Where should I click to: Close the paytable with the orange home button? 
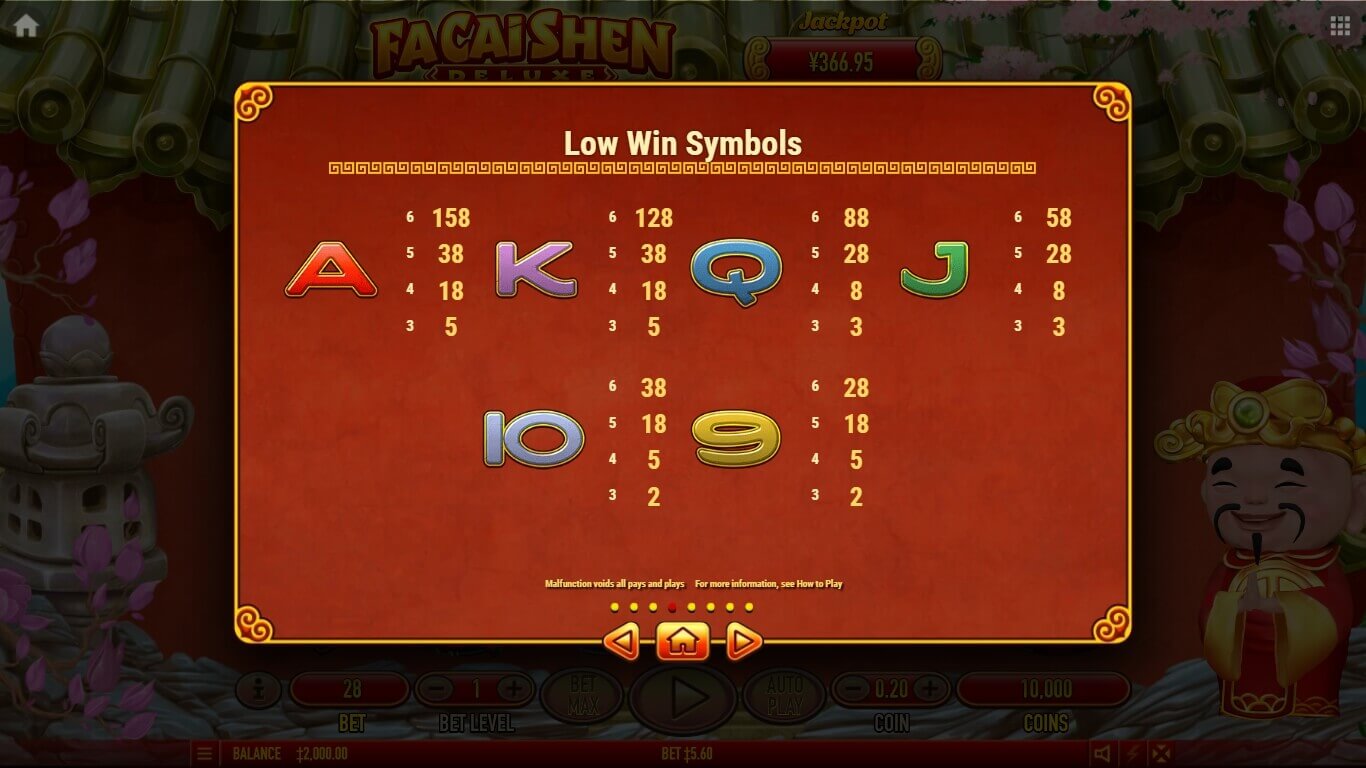pos(682,641)
